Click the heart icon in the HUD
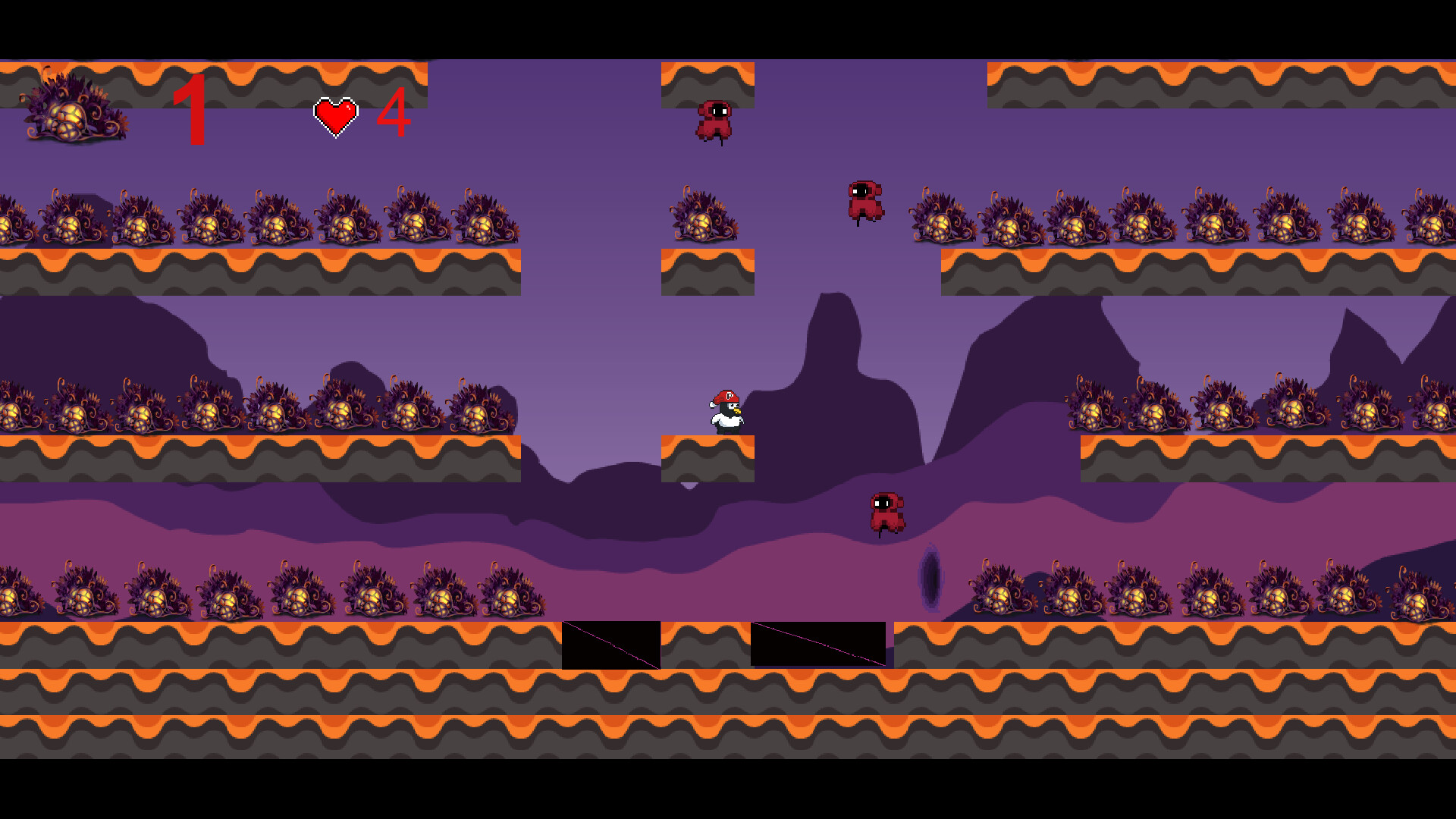This screenshot has width=1456, height=819. click(x=336, y=115)
